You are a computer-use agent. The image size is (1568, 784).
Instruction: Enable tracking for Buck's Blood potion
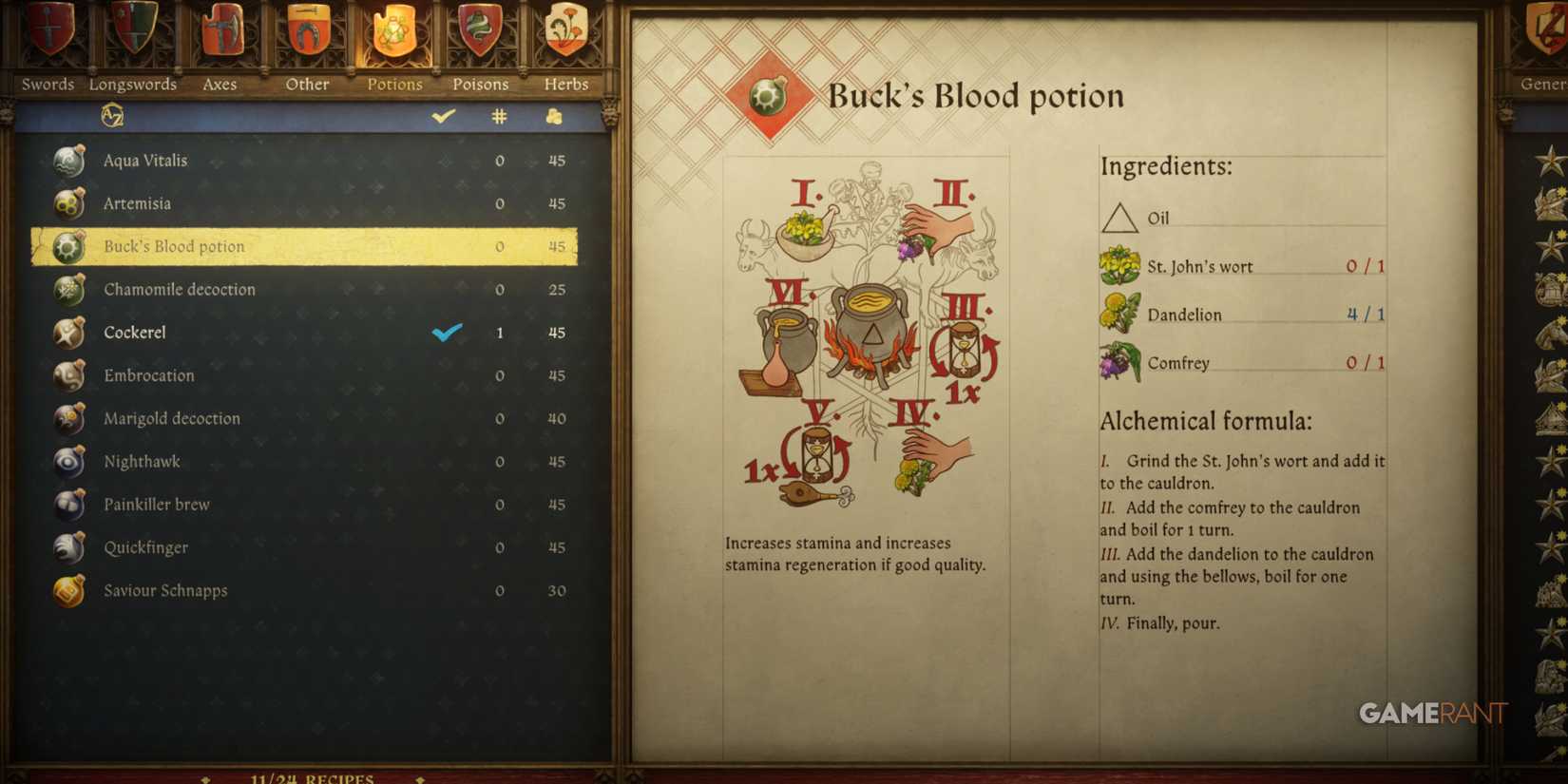pos(445,246)
